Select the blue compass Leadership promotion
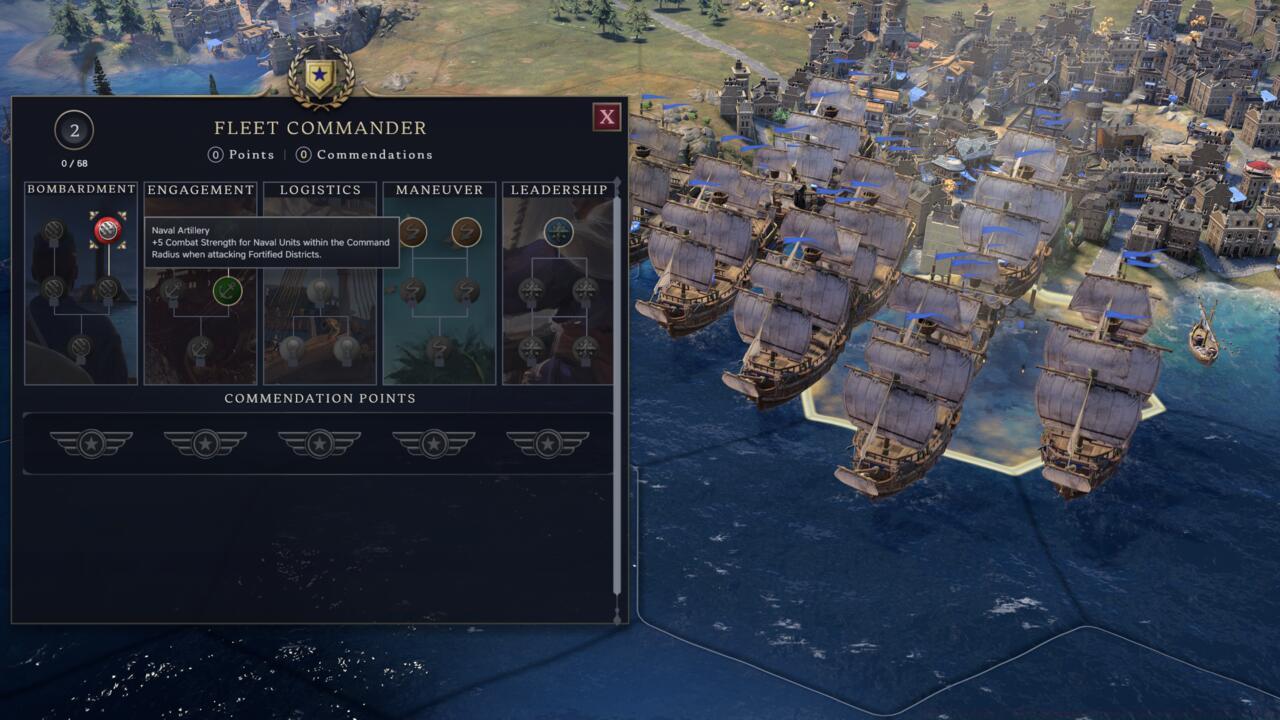Image resolution: width=1280 pixels, height=720 pixels. point(559,230)
